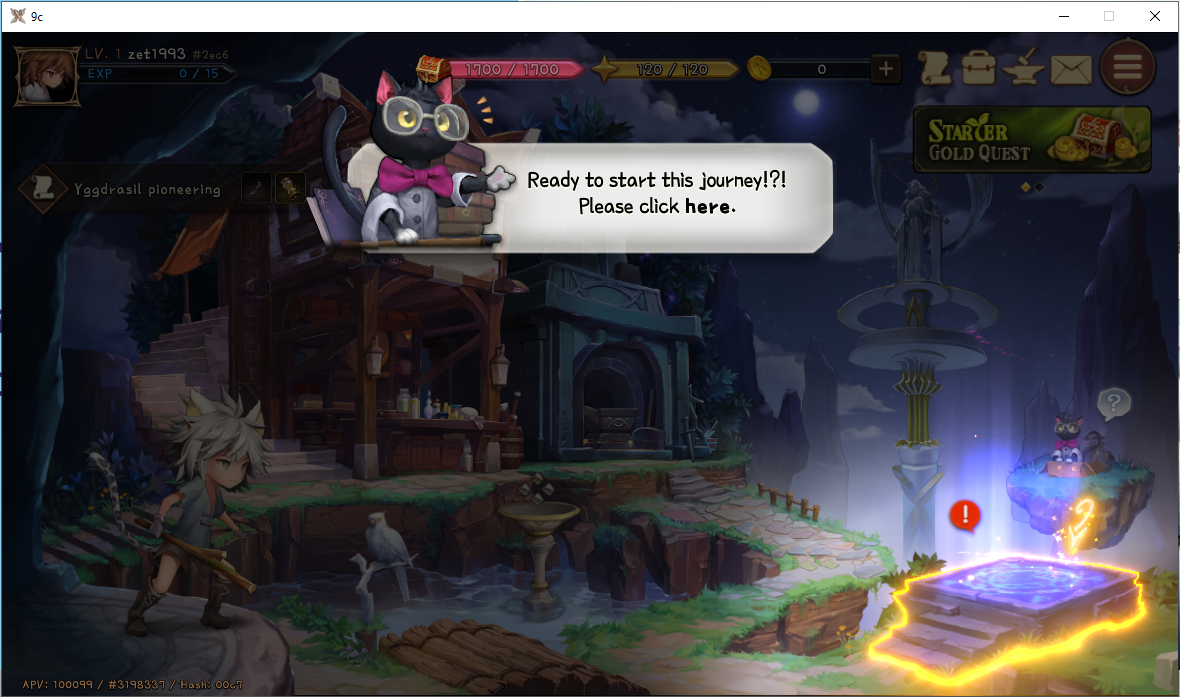
Task: Close the 9c game window
Action: click(x=1155, y=16)
